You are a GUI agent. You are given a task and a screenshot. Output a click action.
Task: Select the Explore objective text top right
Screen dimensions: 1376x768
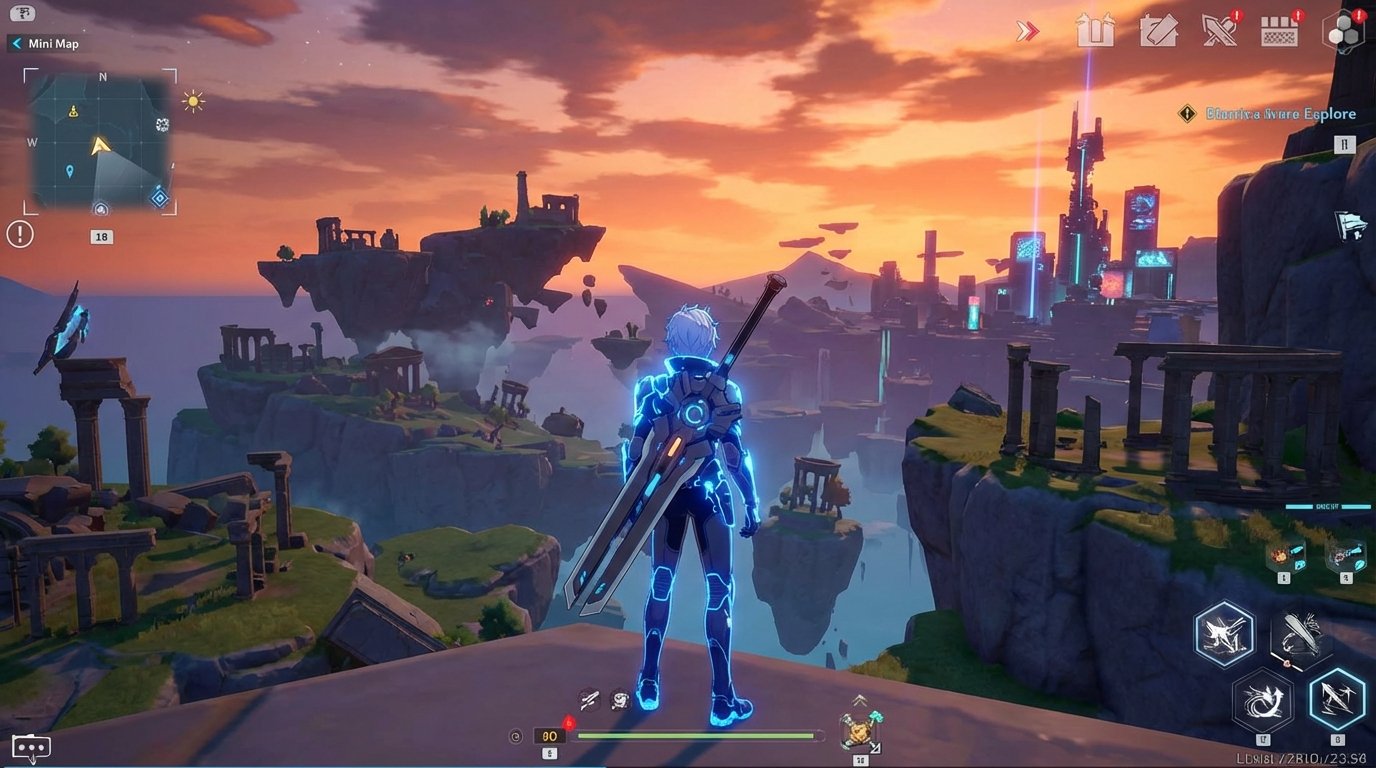(1281, 113)
